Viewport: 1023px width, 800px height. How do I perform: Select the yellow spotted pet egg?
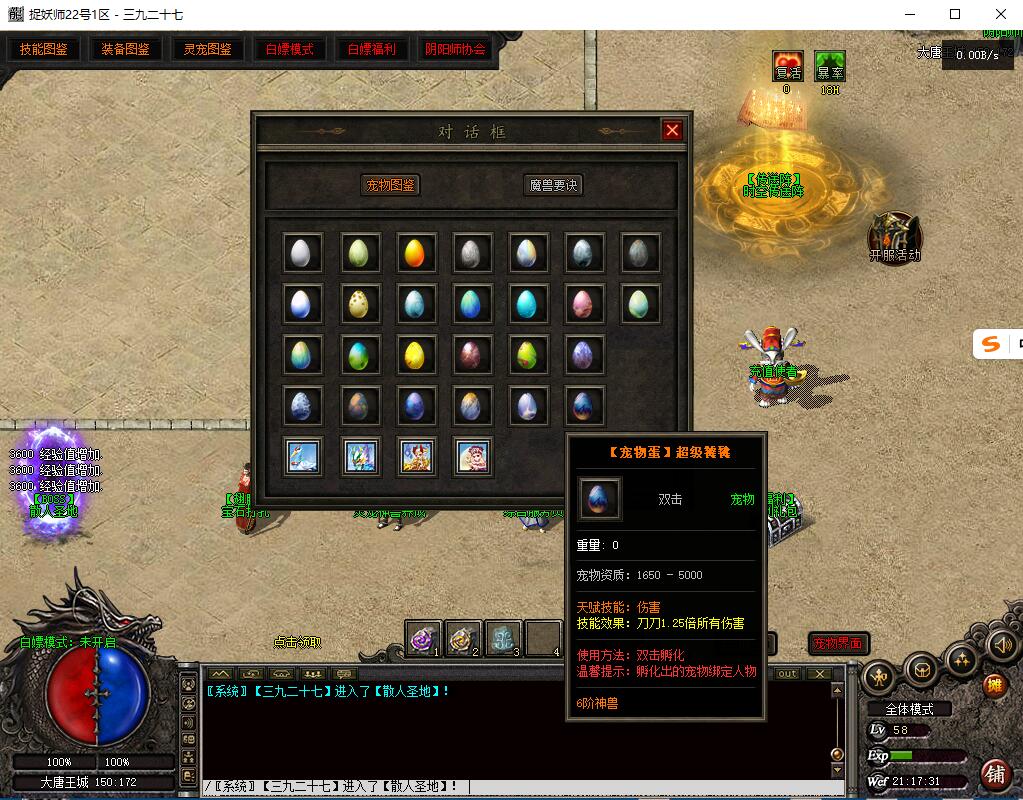[x=357, y=302]
